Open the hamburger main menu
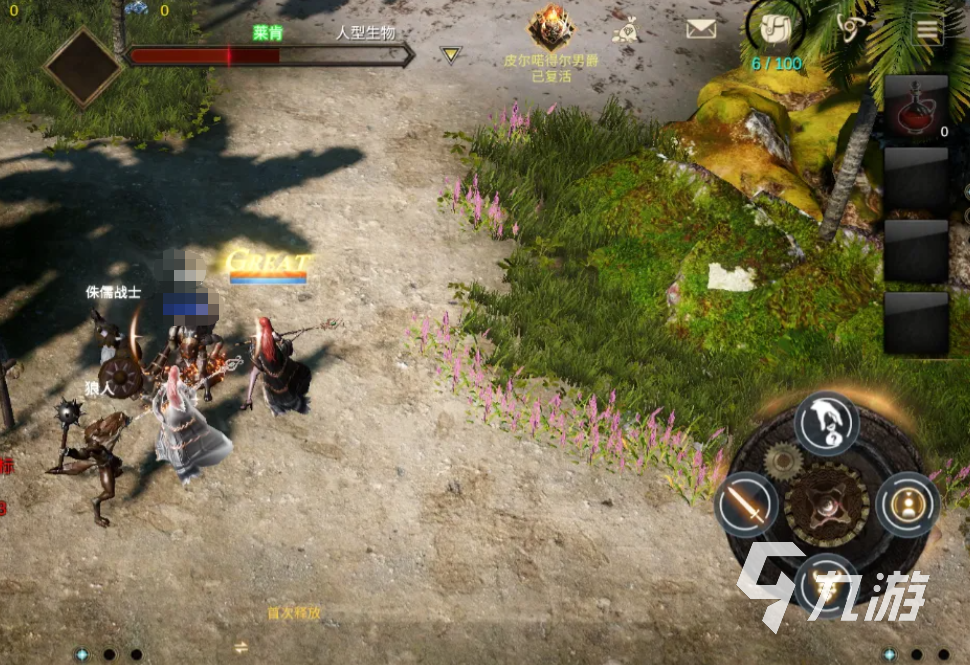 point(927,30)
